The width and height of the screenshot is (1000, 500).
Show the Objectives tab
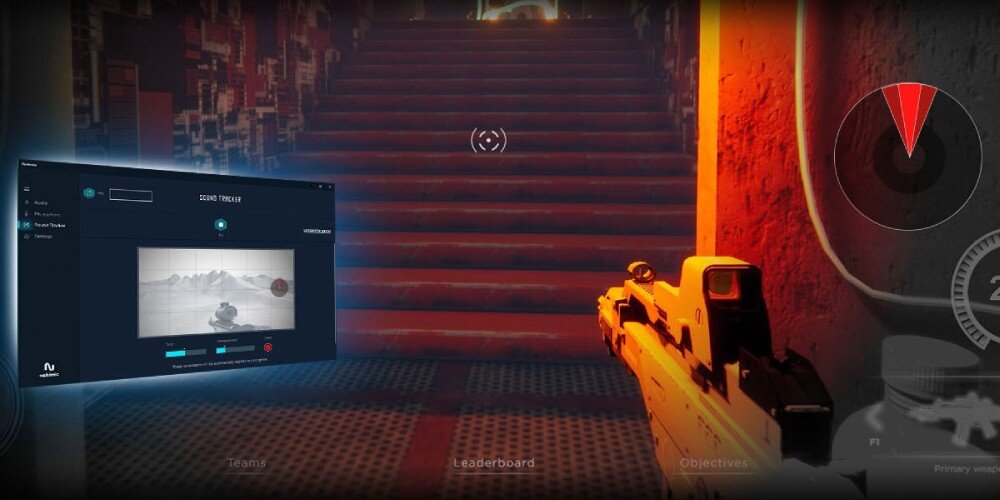713,463
